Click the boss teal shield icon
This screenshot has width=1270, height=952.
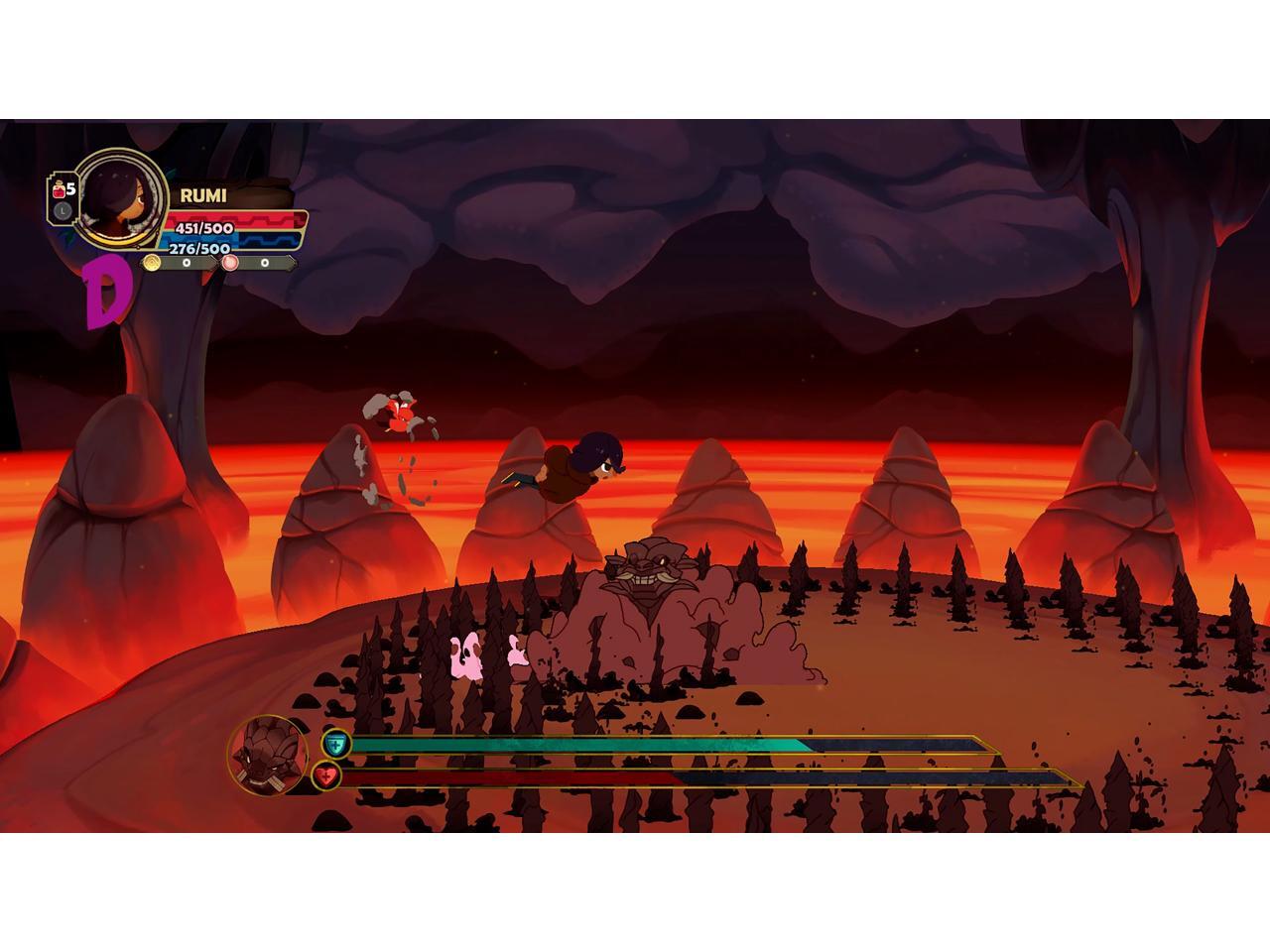coord(336,743)
